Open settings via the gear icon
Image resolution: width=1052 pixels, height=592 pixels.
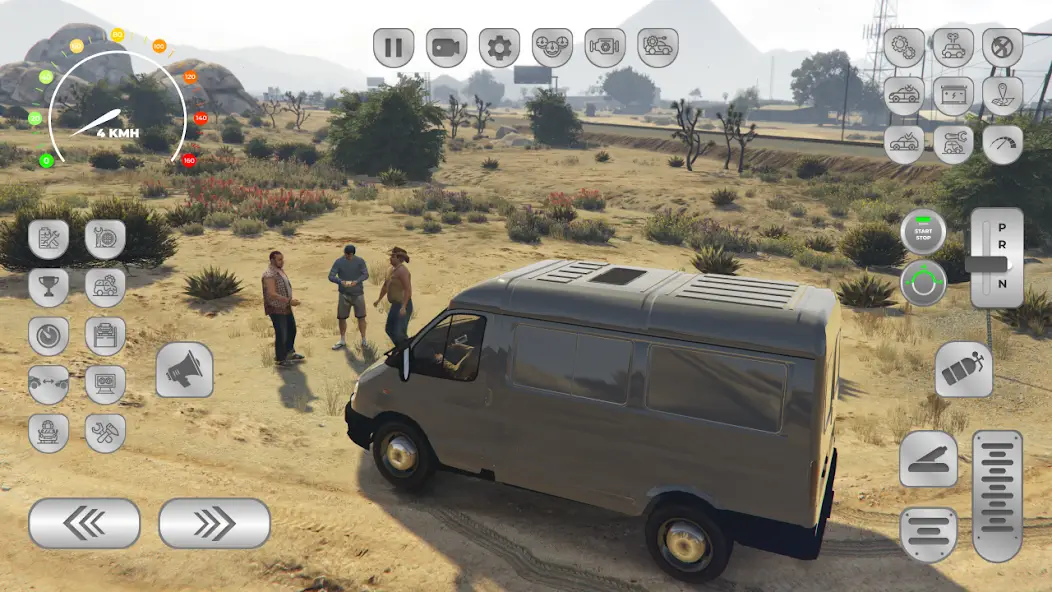coord(499,47)
